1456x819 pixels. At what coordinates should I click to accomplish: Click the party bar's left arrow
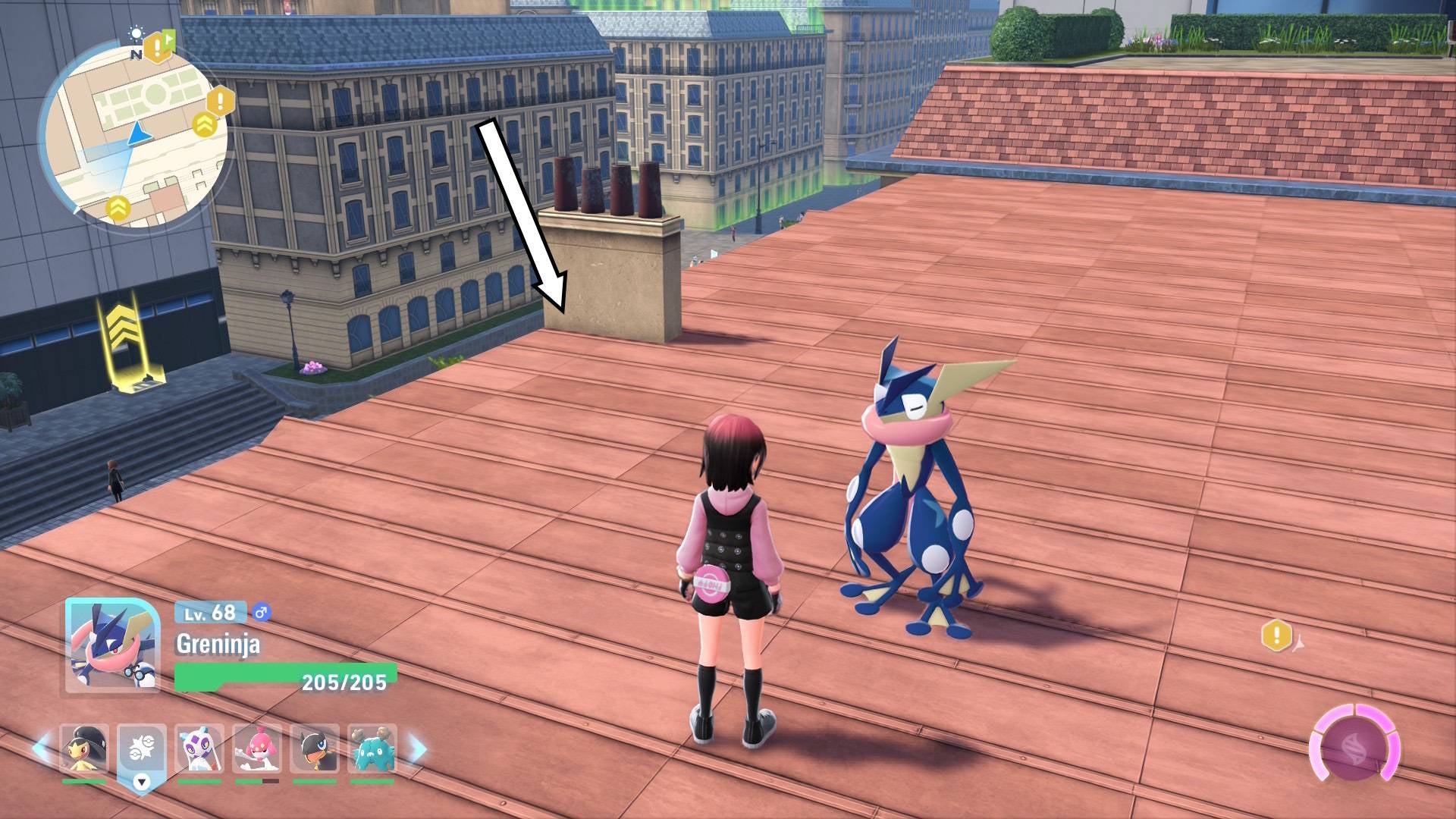coord(41,748)
